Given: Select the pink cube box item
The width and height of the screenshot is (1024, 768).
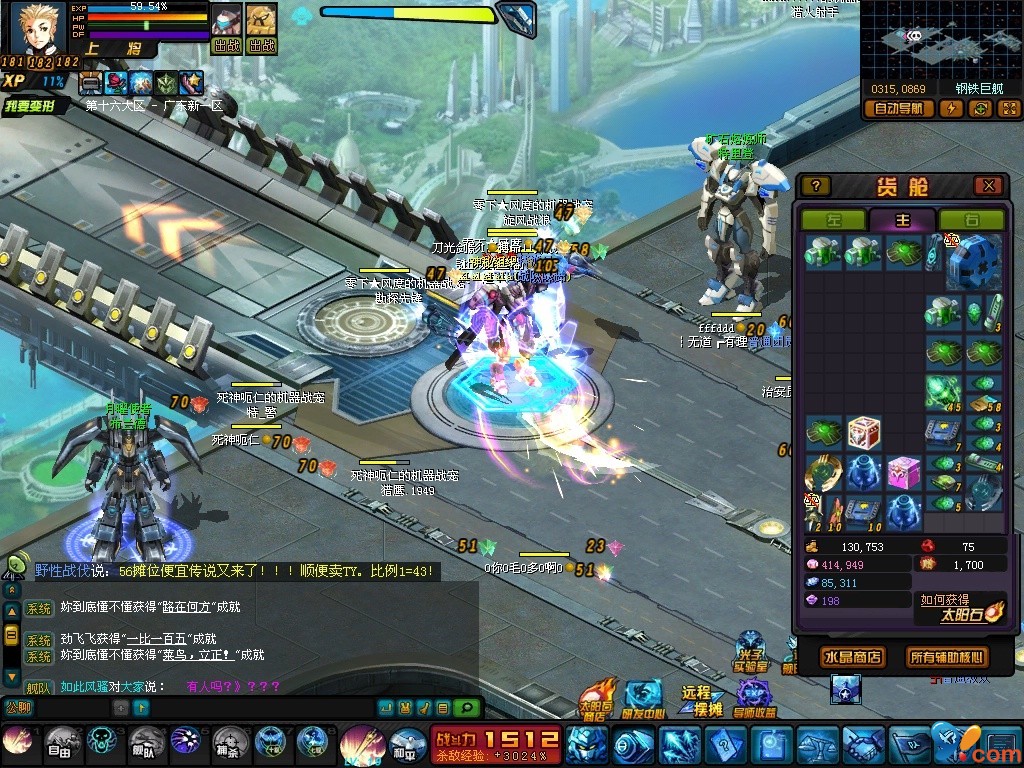Looking at the screenshot, I should tap(903, 472).
